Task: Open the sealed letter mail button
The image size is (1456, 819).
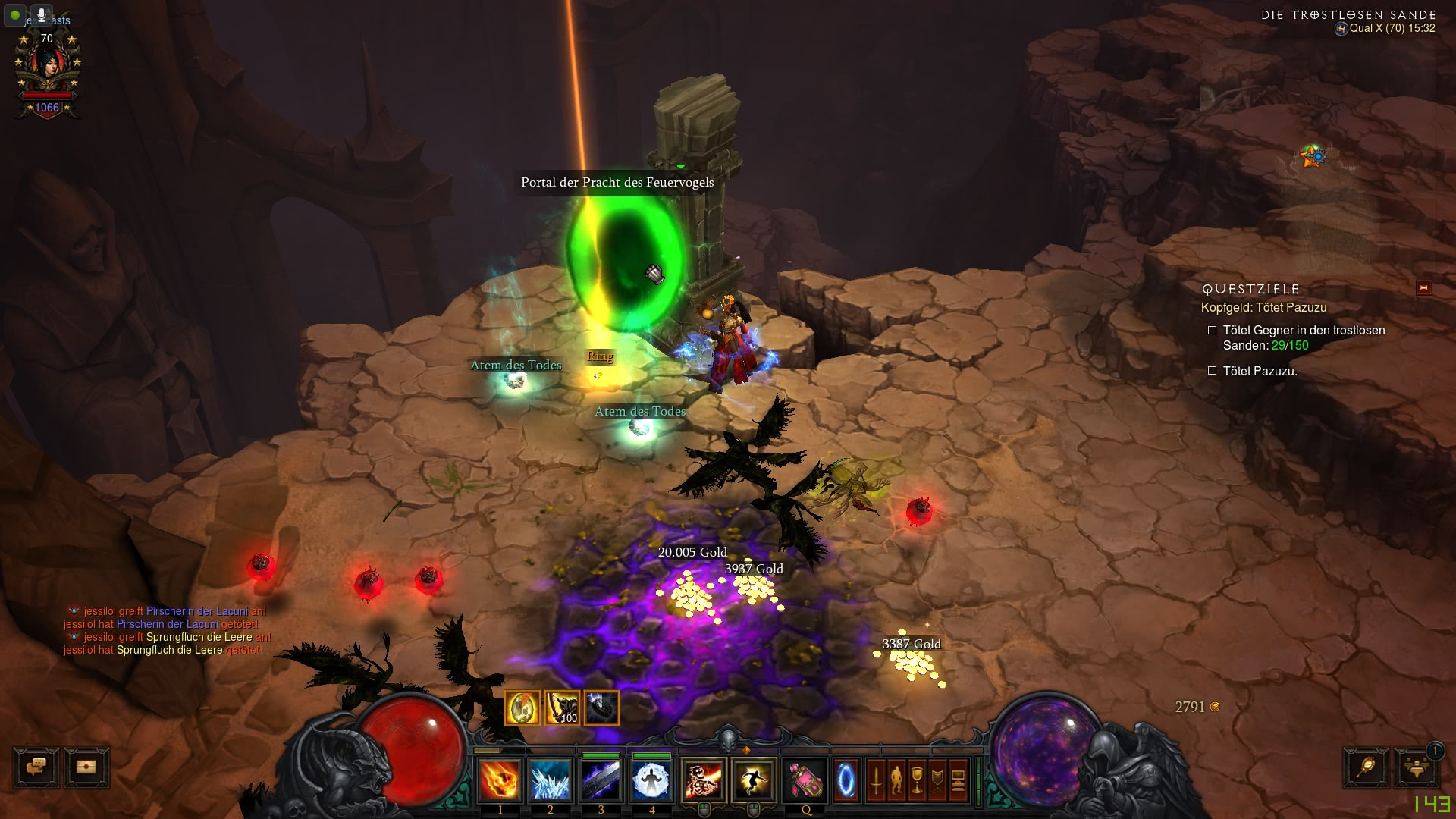Action: click(x=86, y=767)
